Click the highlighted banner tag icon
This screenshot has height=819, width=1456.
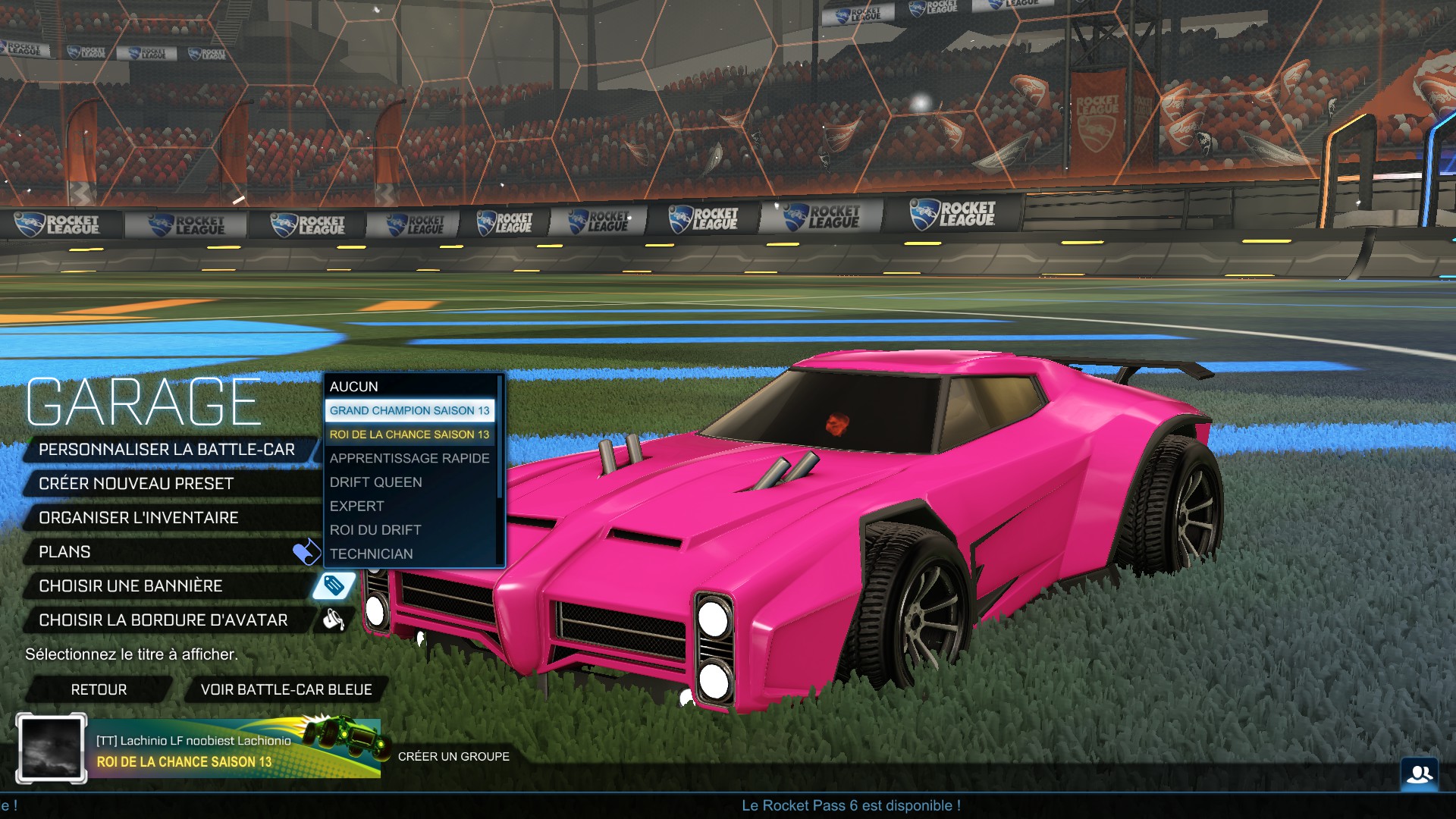pyautogui.click(x=334, y=585)
